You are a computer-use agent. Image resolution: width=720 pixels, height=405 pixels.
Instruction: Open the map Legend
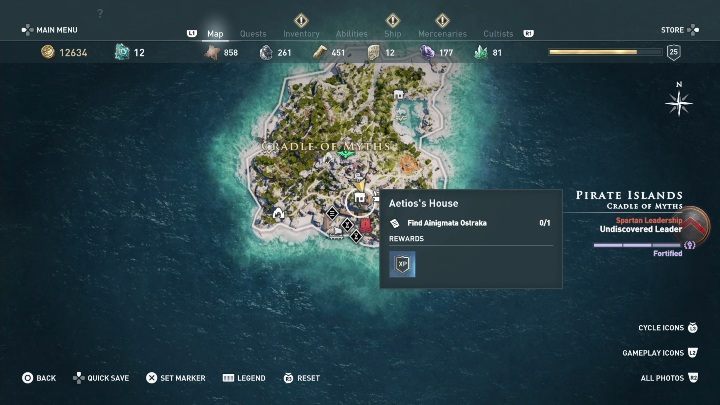click(244, 378)
